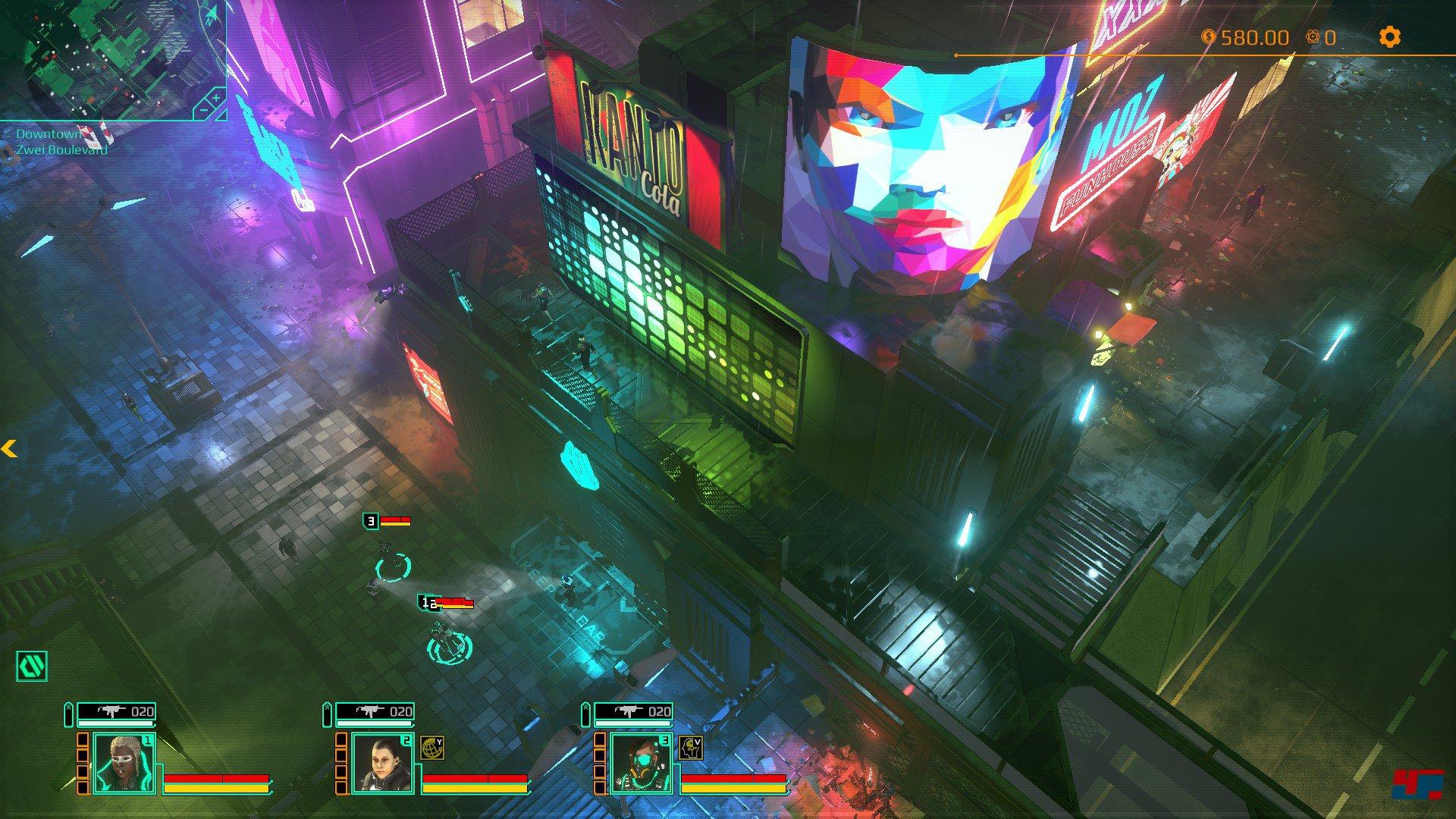The height and width of the screenshot is (819, 1456).
Task: Select agent 2 portrait with short dark hair
Action: click(x=381, y=764)
